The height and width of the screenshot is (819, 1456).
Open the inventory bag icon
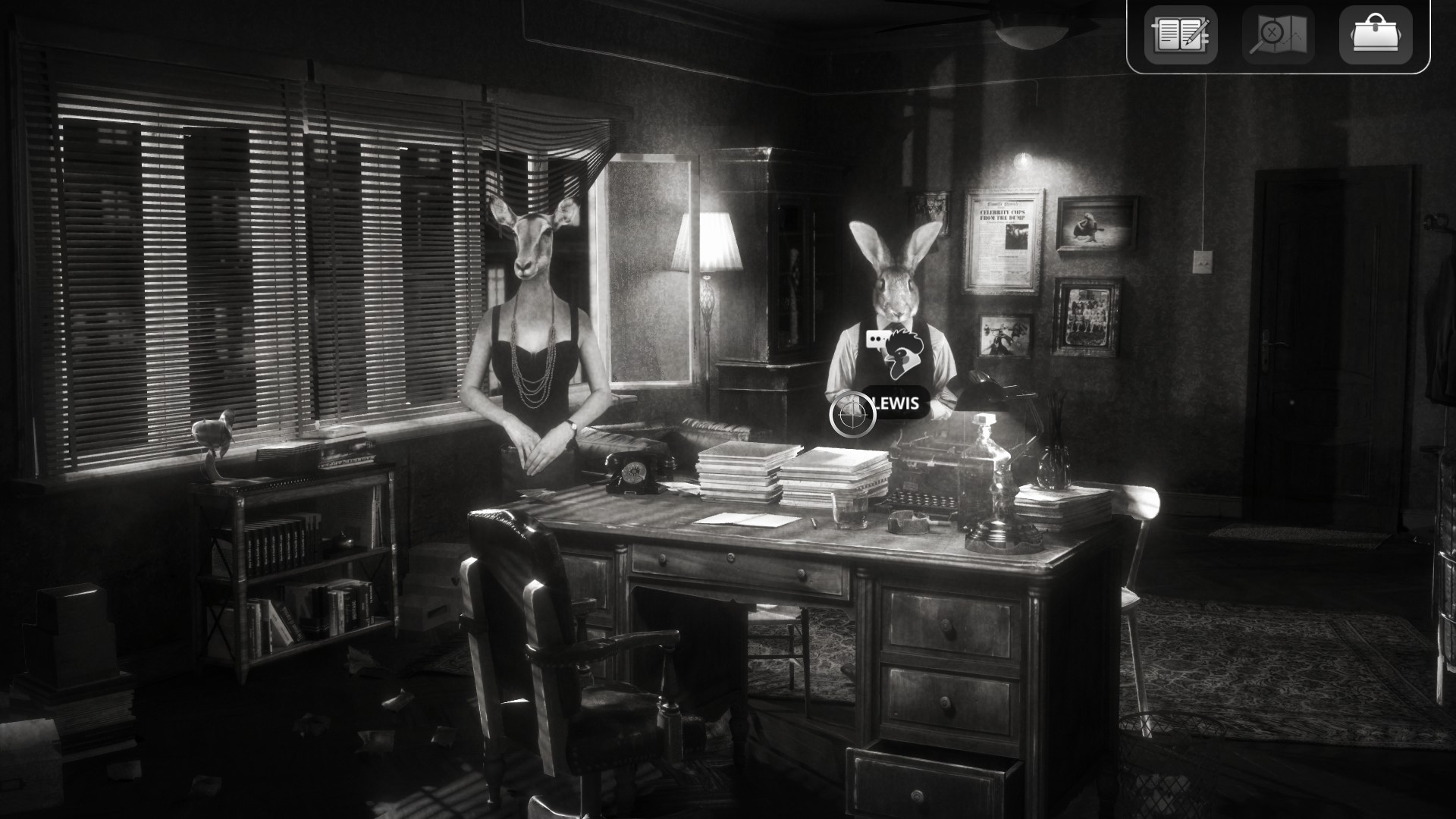point(1376,35)
